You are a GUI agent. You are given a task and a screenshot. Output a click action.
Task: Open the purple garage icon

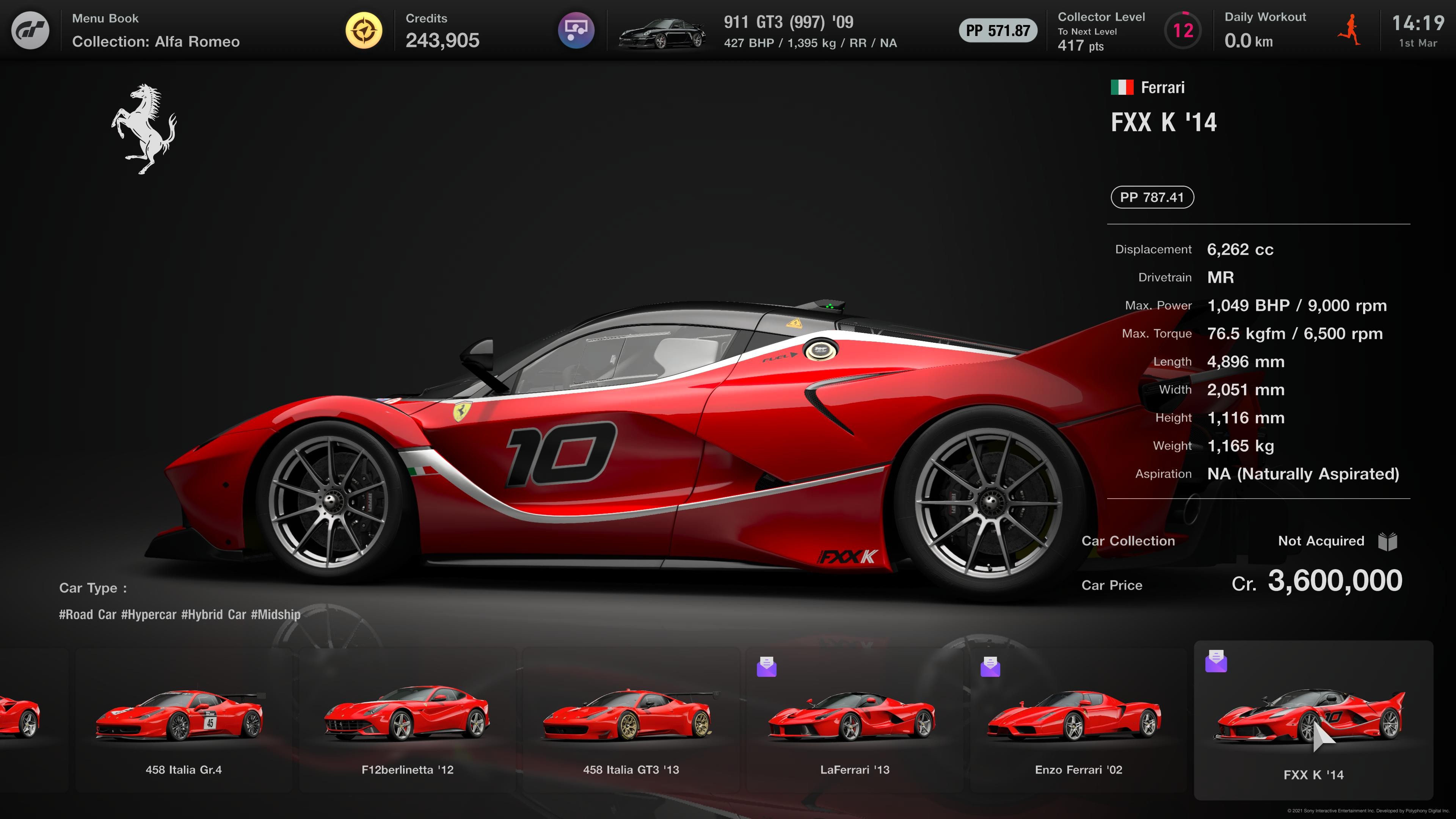click(576, 30)
